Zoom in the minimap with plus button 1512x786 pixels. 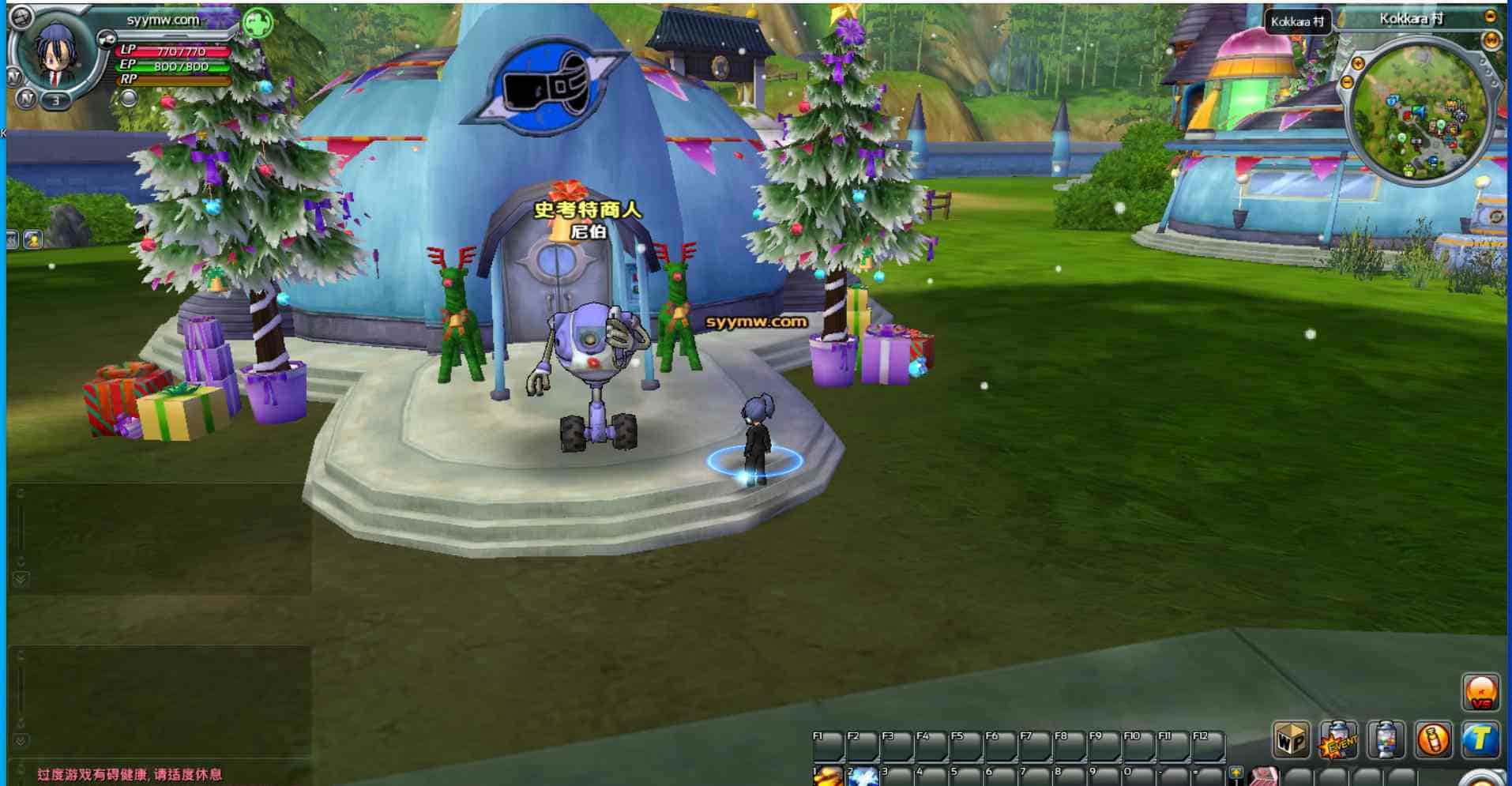(1358, 63)
